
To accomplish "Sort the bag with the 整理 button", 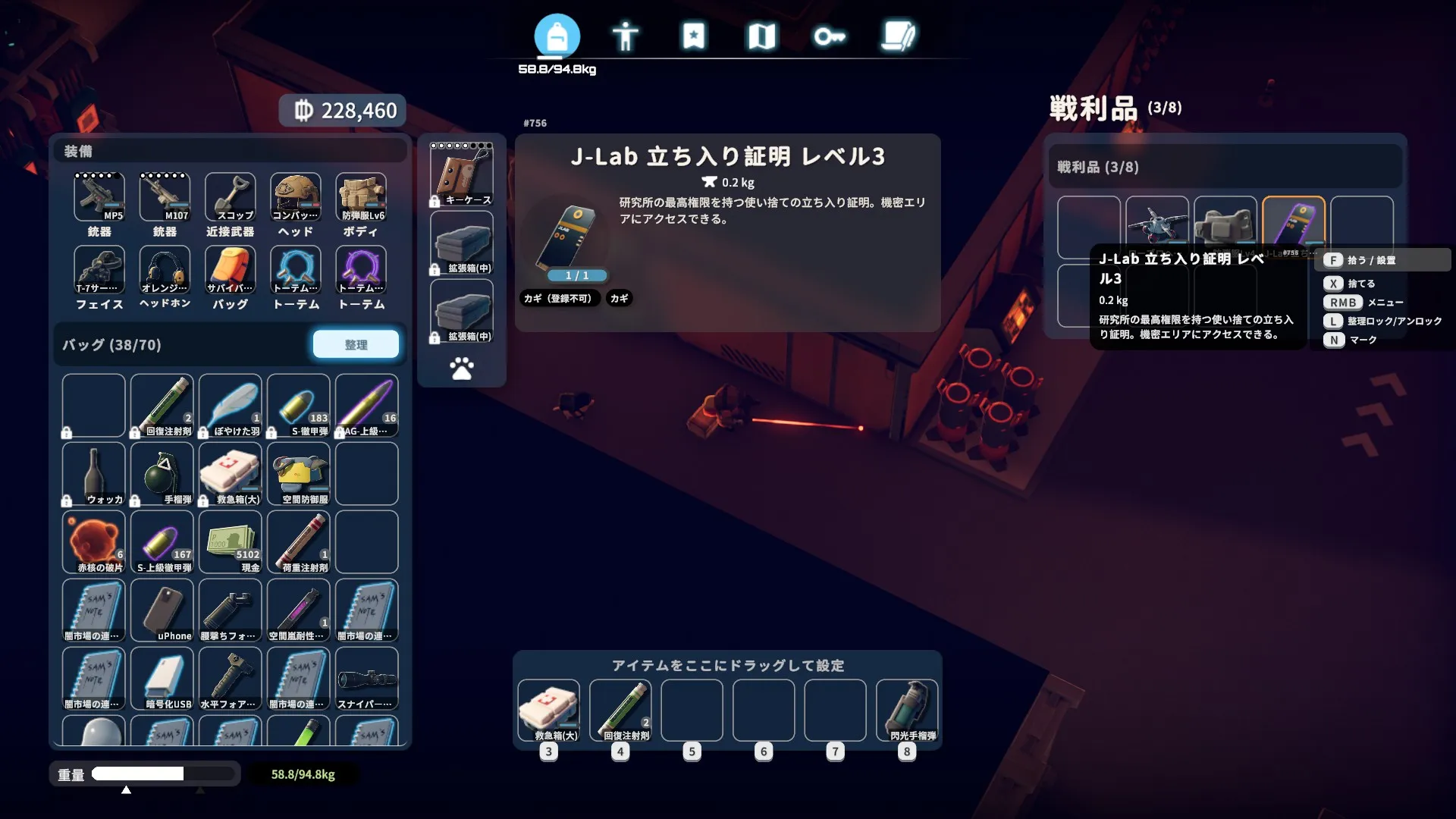I will pos(356,344).
